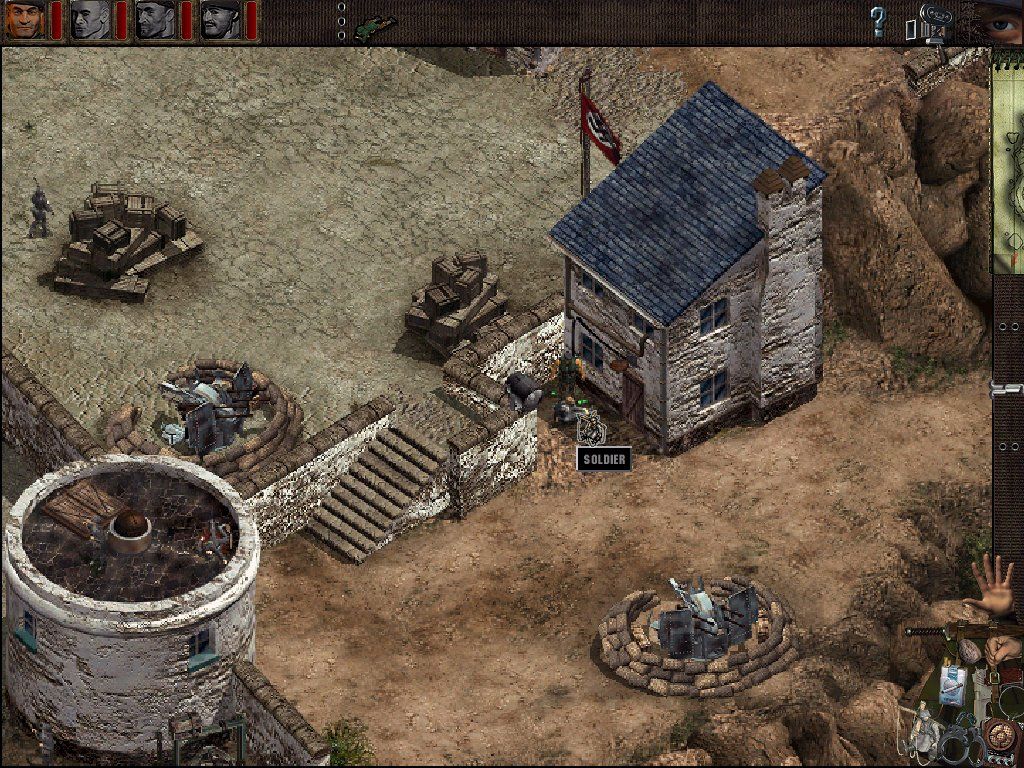Click the eye icon to view enemy sight
Screen dimensions: 1024x768
[x=999, y=18]
